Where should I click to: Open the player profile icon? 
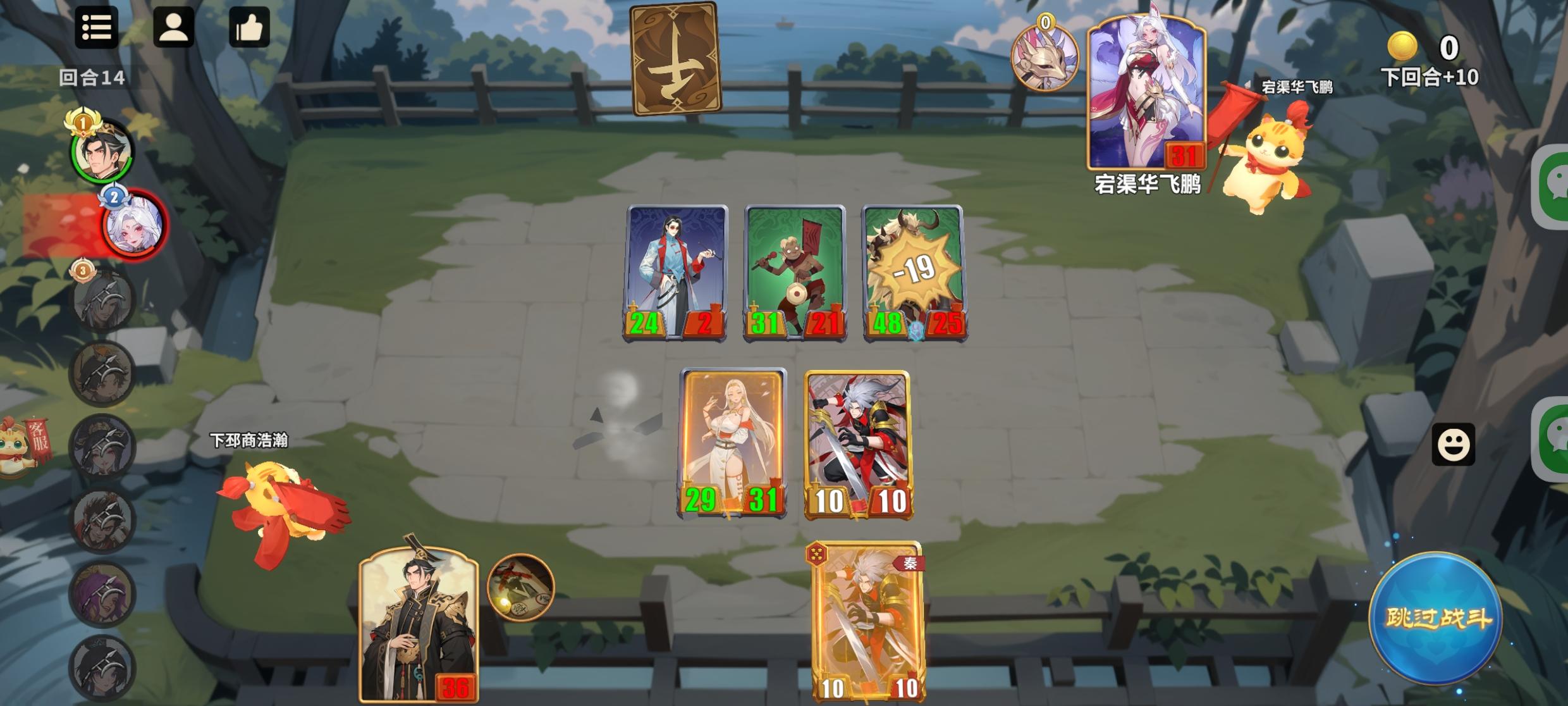point(175,28)
